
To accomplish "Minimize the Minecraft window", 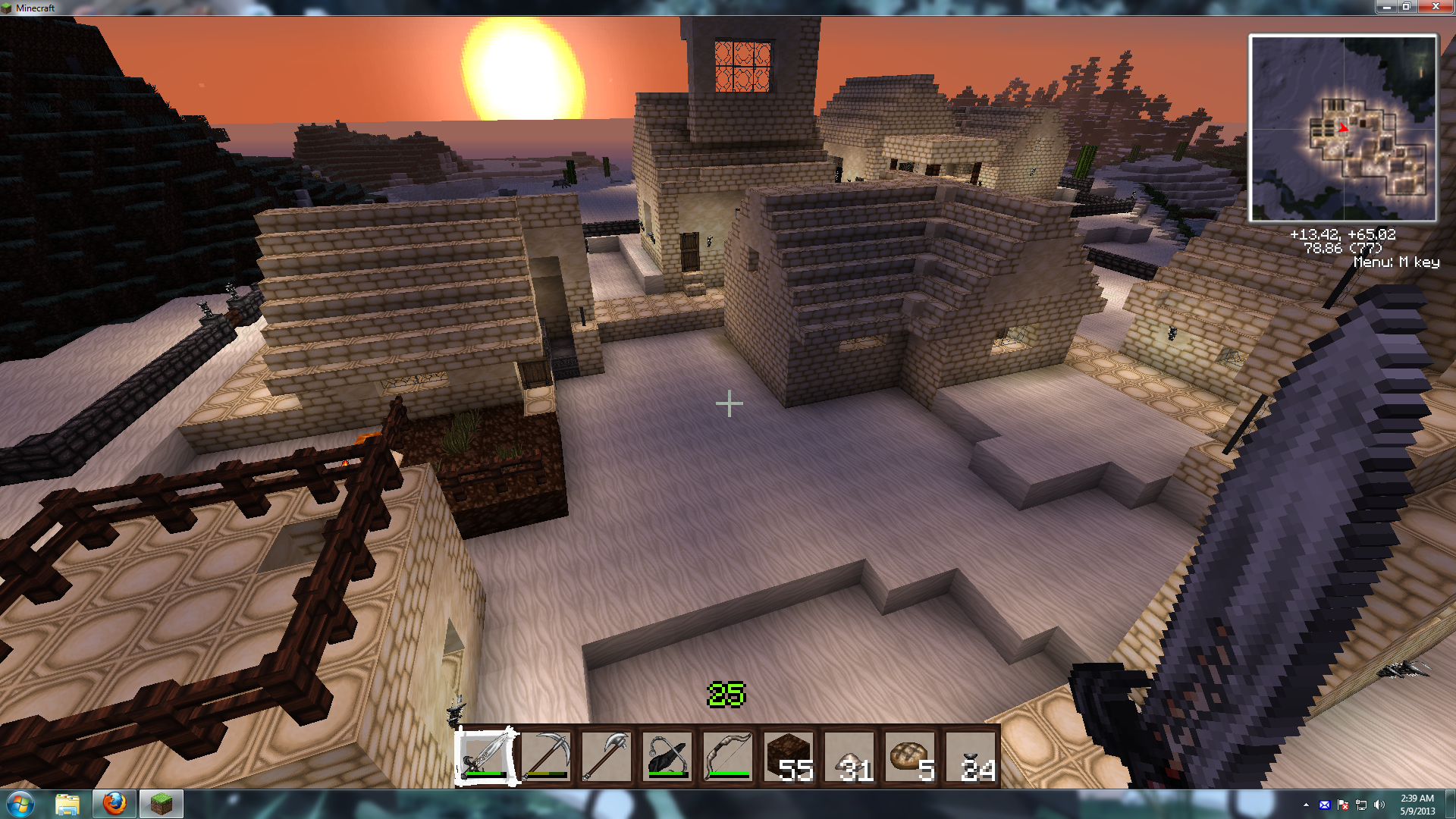I will [x=1386, y=7].
